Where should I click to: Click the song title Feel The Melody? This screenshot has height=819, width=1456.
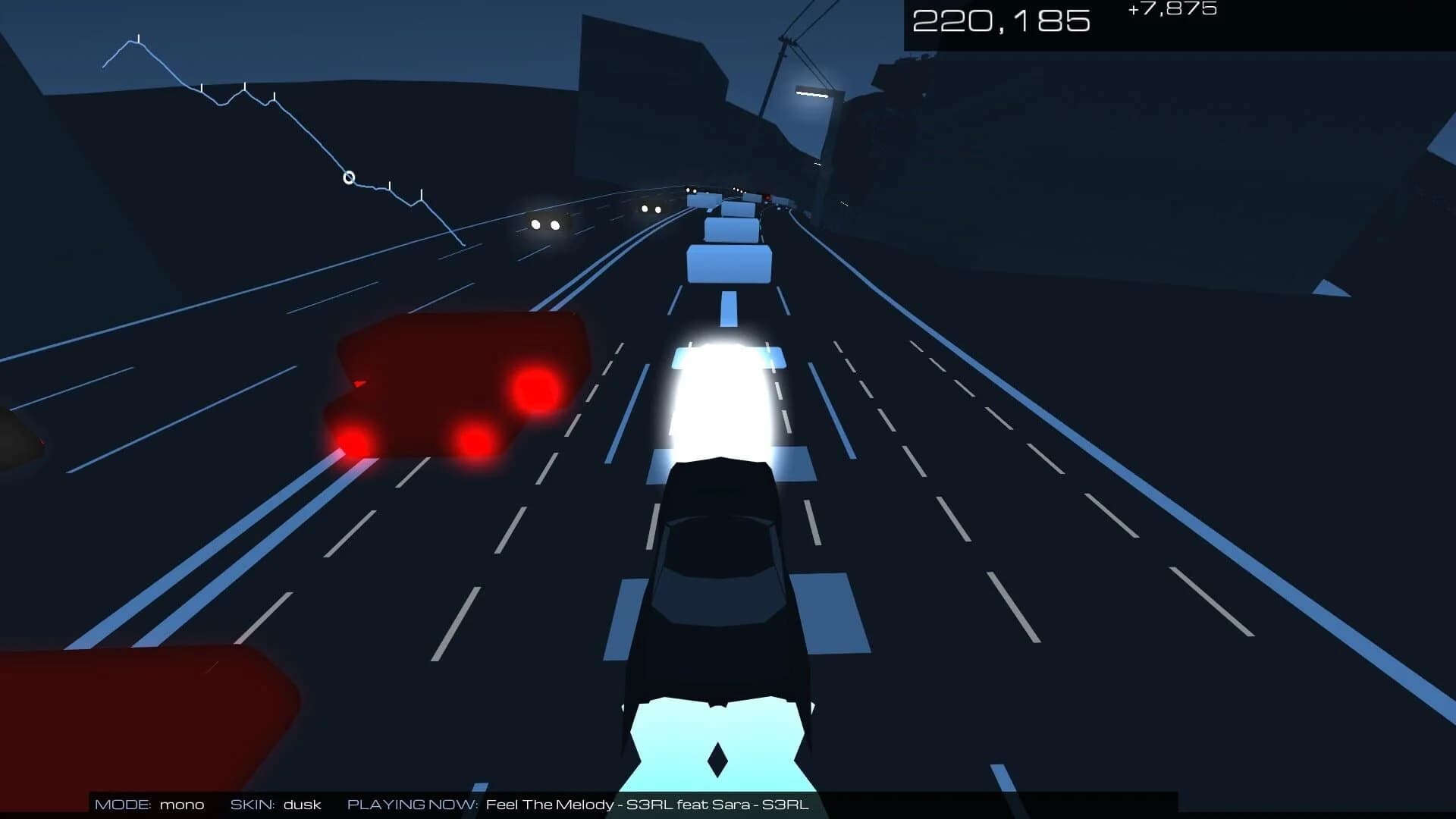[550, 805]
